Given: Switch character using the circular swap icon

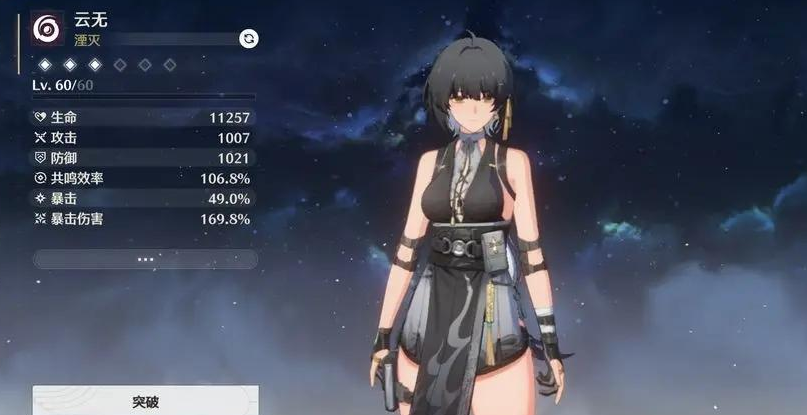Looking at the screenshot, I should click(248, 38).
